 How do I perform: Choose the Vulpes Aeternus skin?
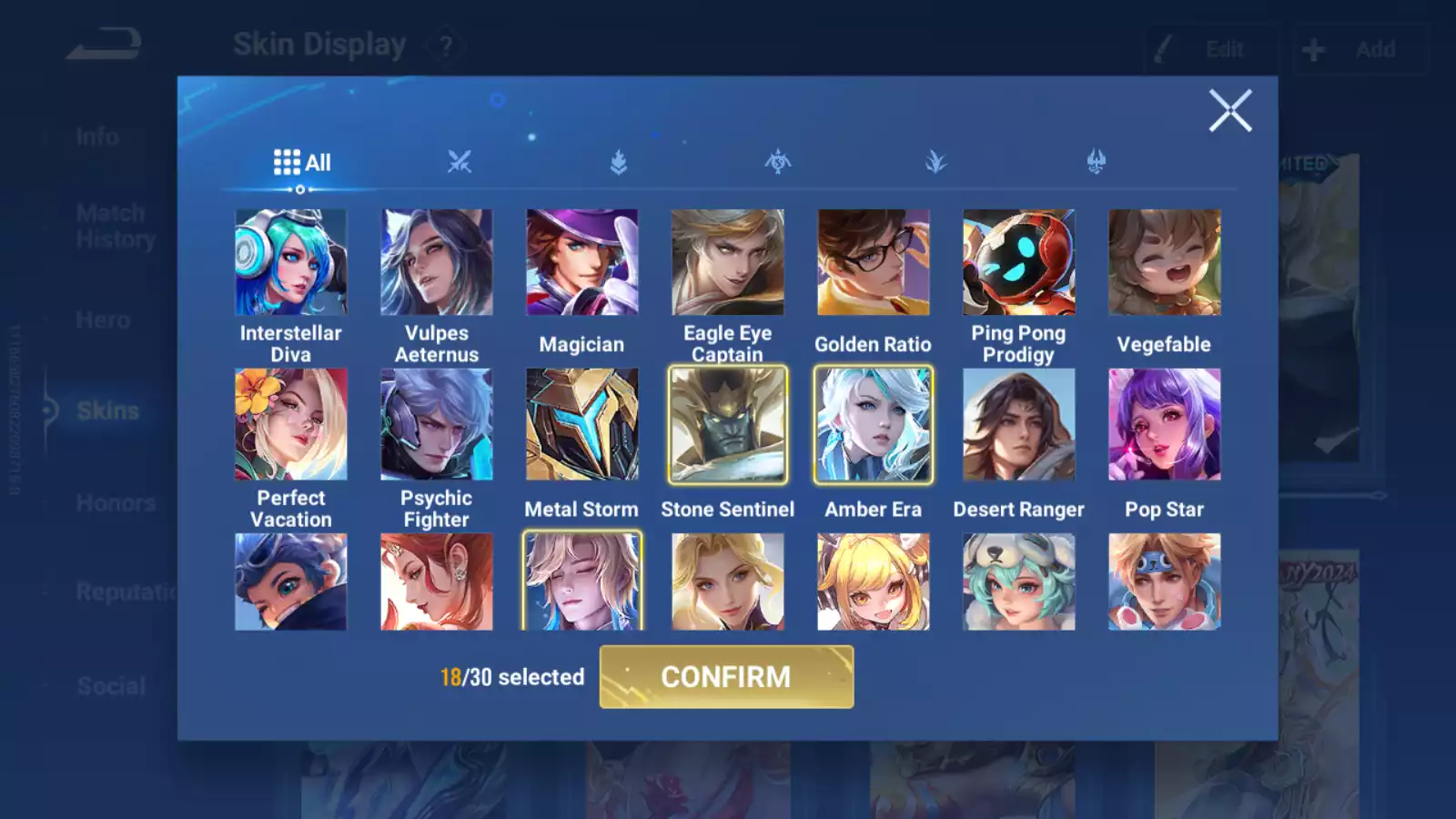click(x=436, y=263)
